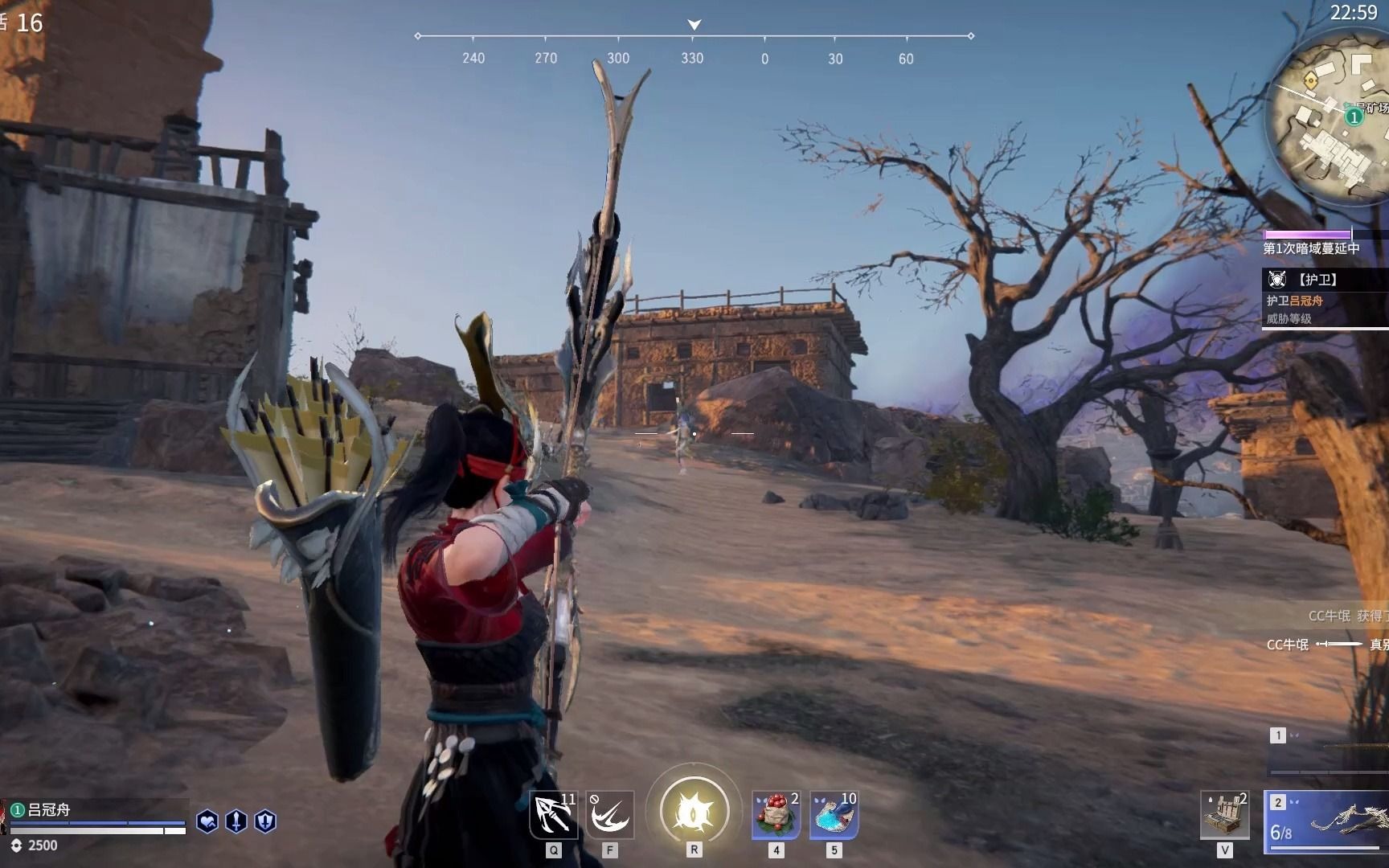Select the repair kit box slot
The width and height of the screenshot is (1389, 868).
[x=1224, y=816]
